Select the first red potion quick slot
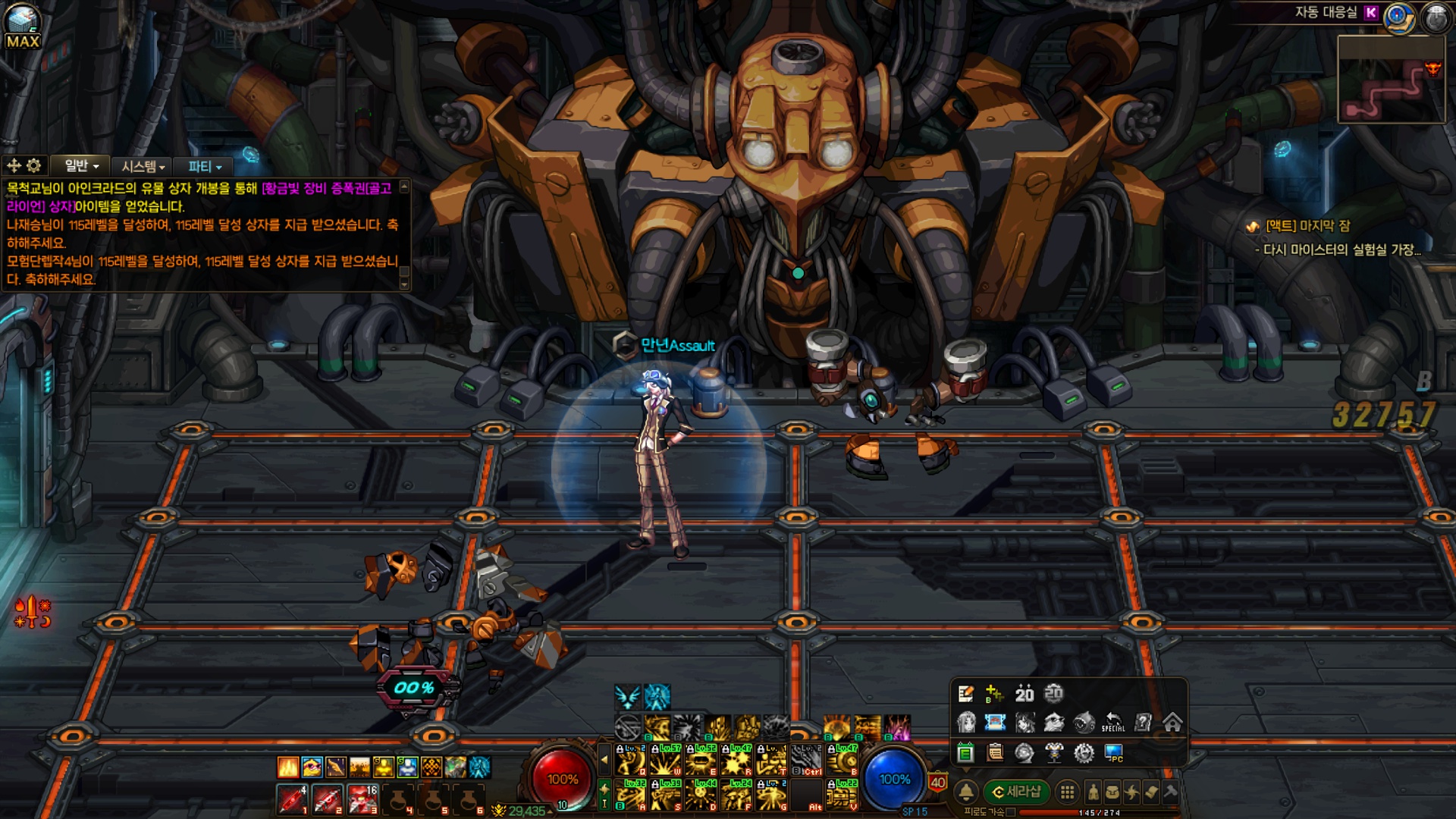The height and width of the screenshot is (819, 1456). coord(291,799)
